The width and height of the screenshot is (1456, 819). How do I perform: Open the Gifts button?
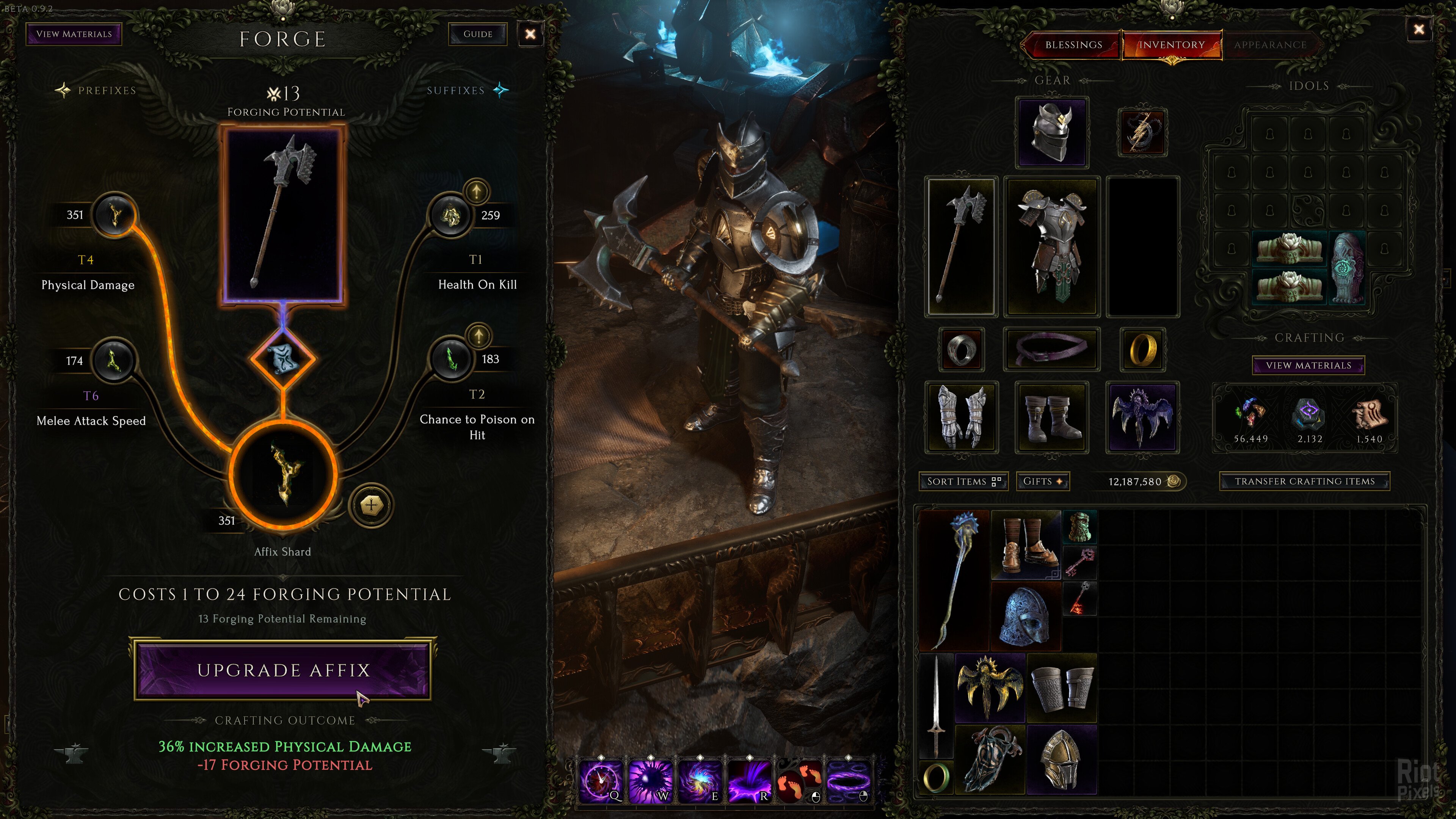click(1042, 482)
